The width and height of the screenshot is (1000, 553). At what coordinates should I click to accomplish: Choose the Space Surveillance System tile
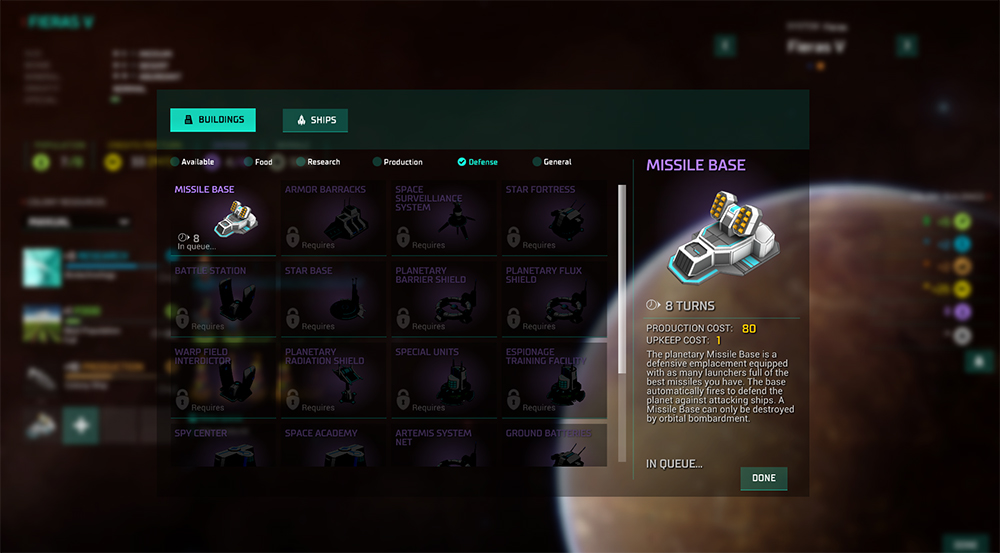pos(444,217)
